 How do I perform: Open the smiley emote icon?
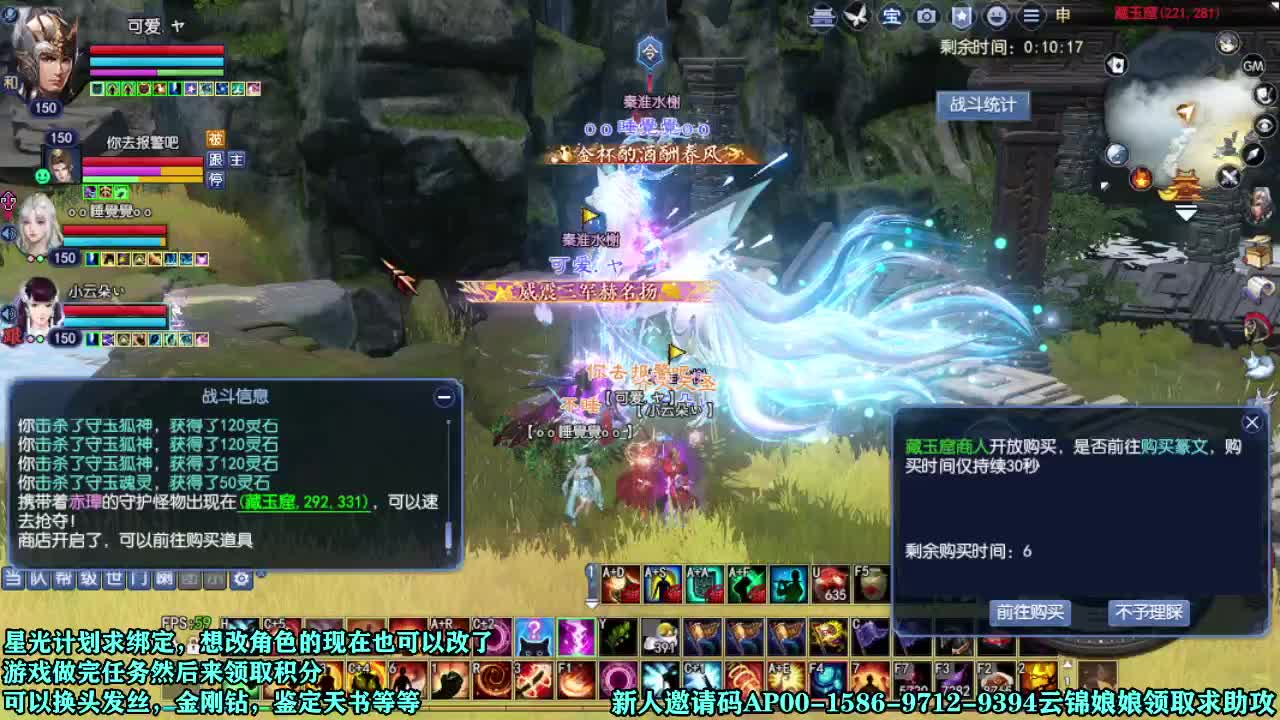[x=995, y=15]
